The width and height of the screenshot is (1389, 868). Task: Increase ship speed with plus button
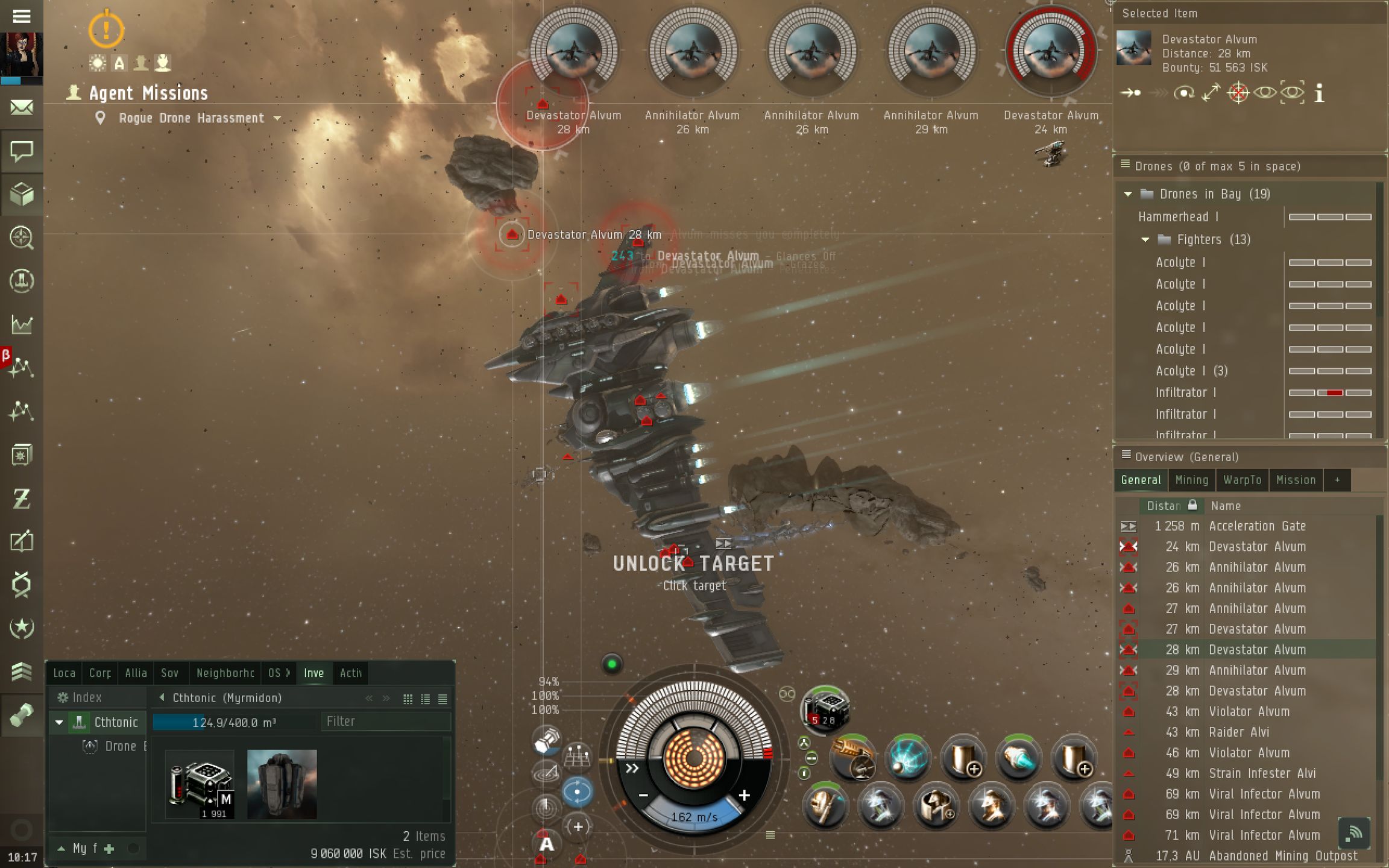click(745, 796)
